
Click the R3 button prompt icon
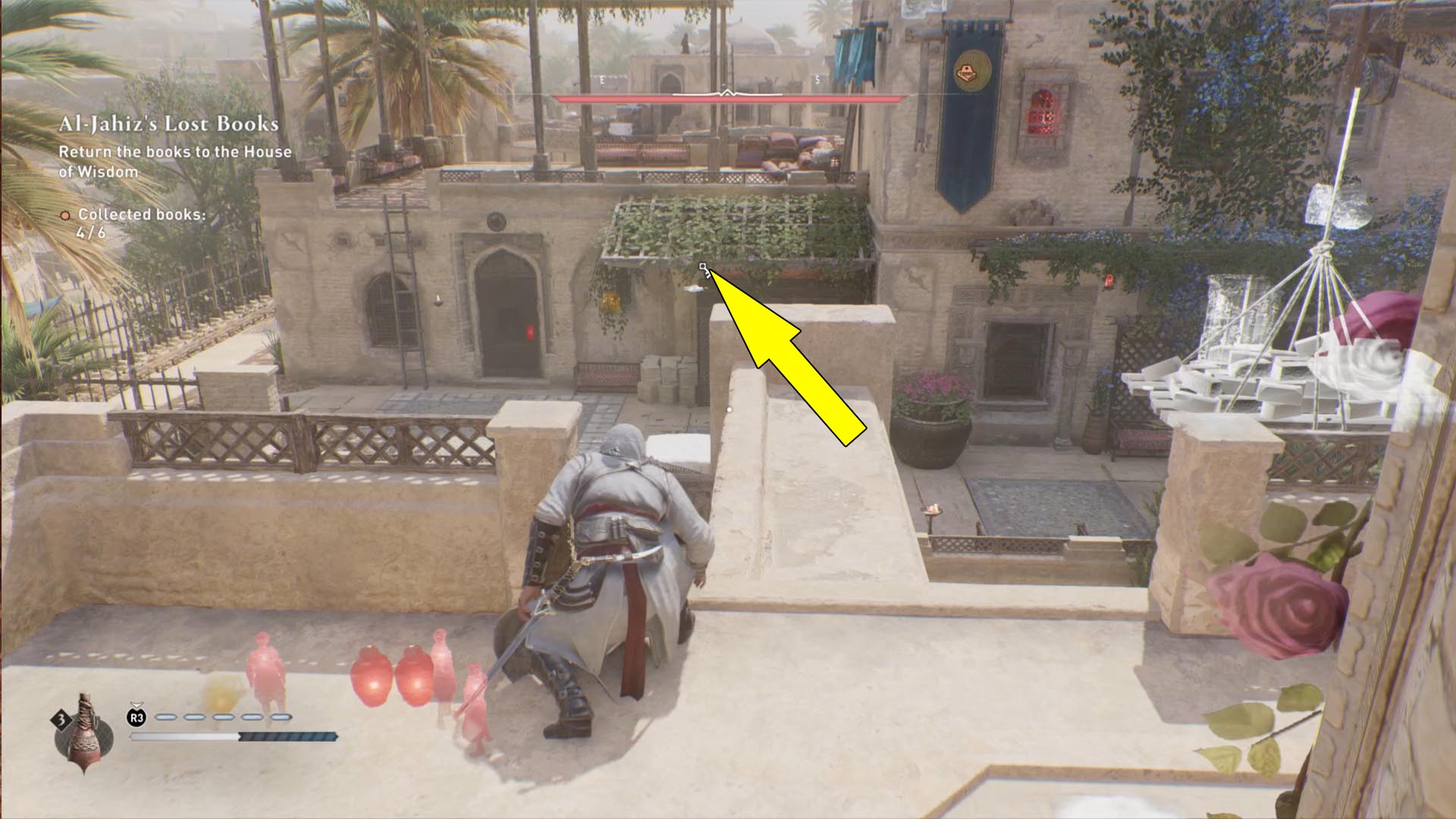coord(136,717)
